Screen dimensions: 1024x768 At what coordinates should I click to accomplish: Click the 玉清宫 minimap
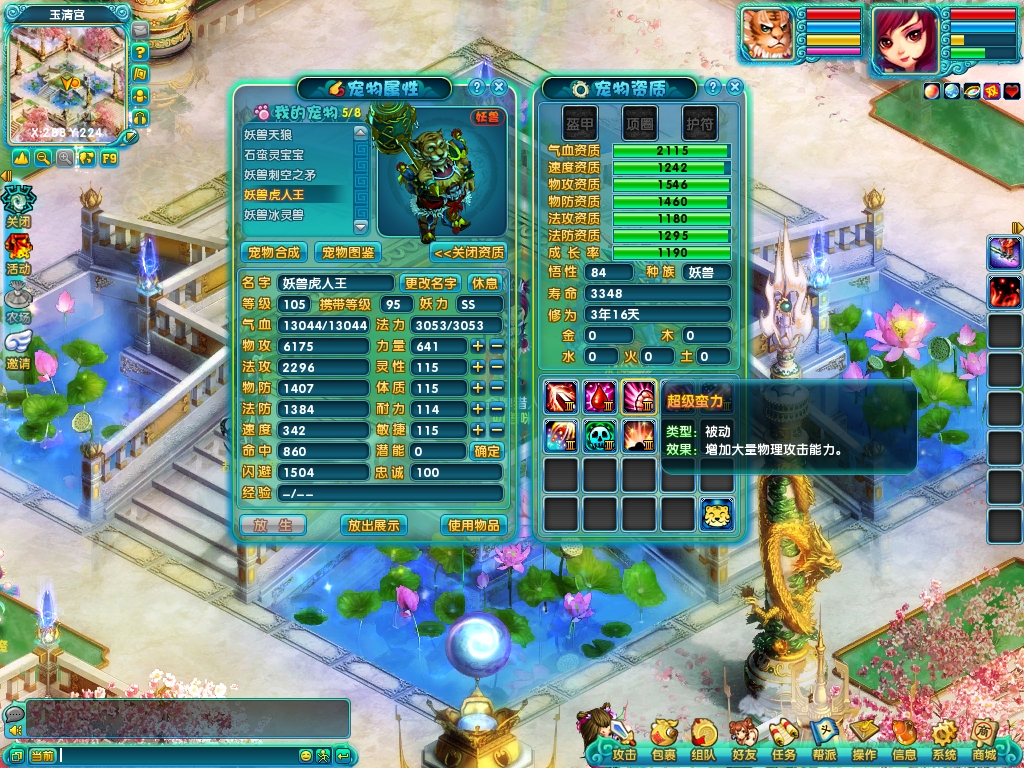[68, 82]
